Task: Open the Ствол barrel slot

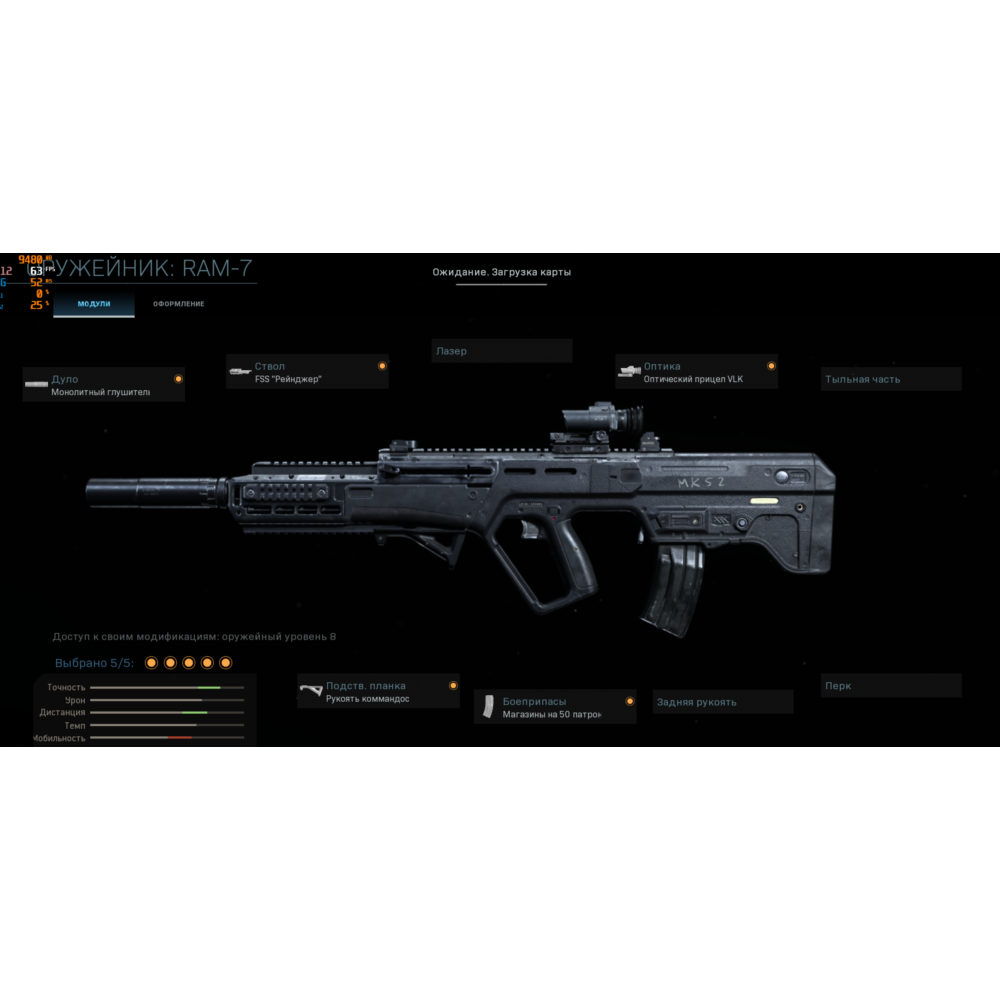Action: click(x=307, y=372)
